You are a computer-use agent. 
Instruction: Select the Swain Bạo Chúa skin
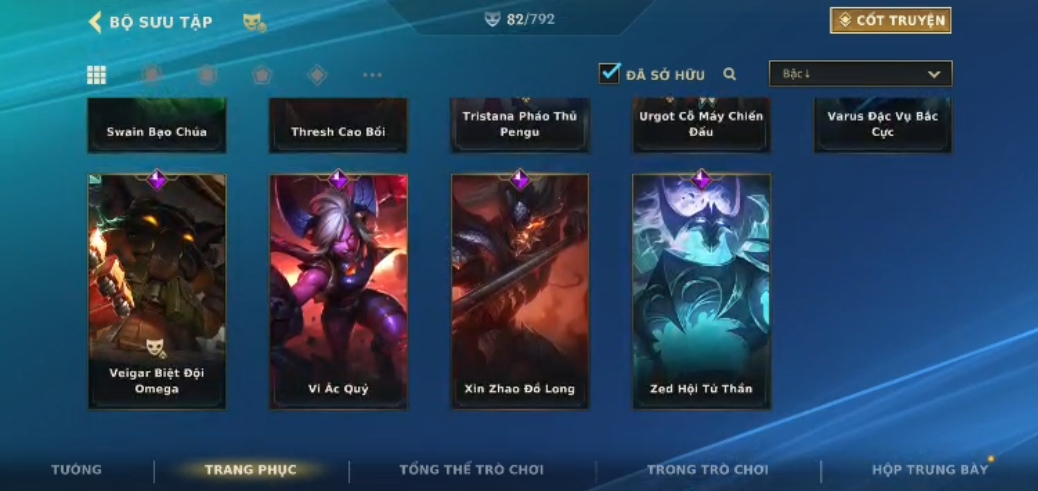click(157, 126)
